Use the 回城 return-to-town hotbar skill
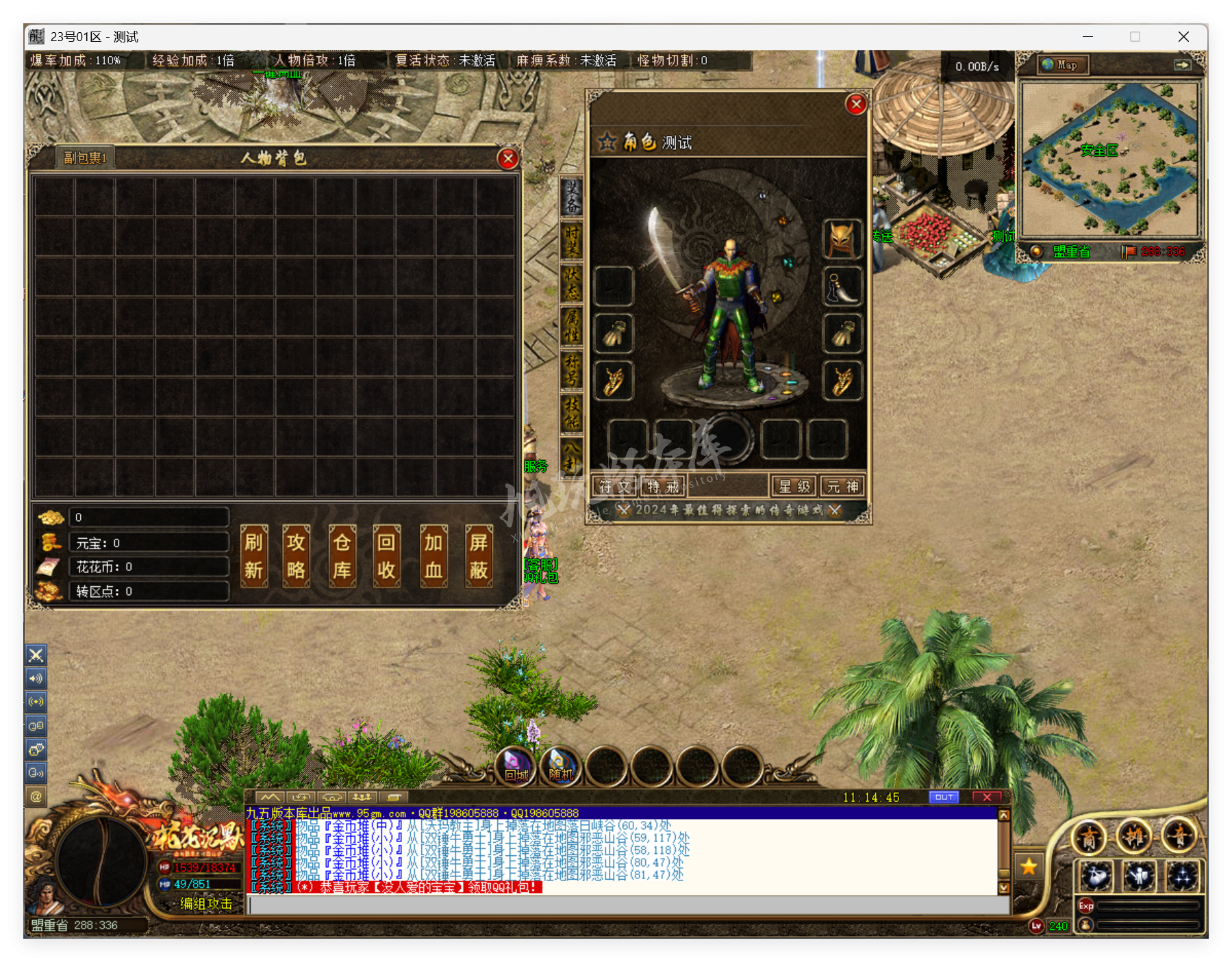The image size is (1232, 962). coord(516,766)
